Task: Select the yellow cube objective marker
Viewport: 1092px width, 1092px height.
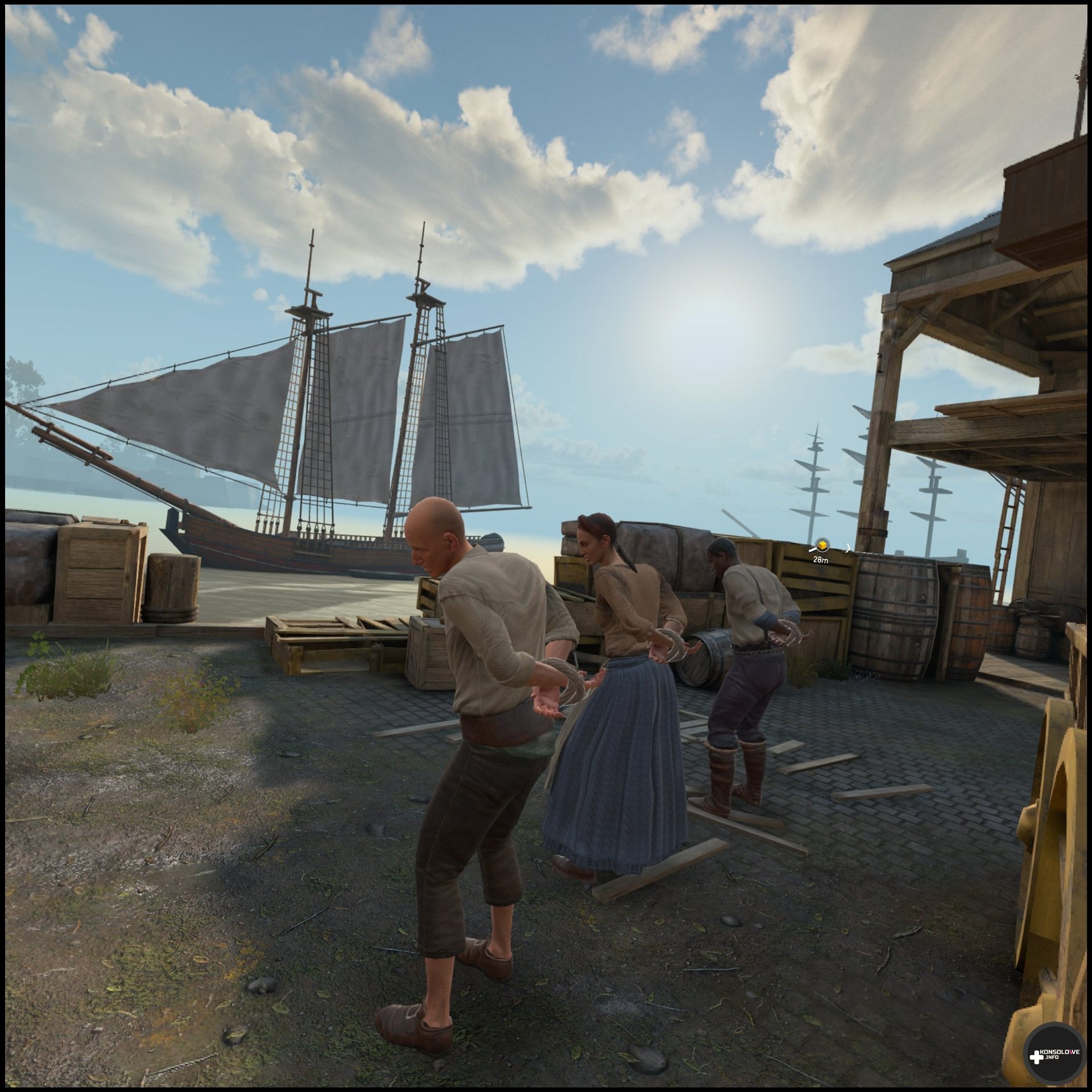Action: tap(821, 545)
